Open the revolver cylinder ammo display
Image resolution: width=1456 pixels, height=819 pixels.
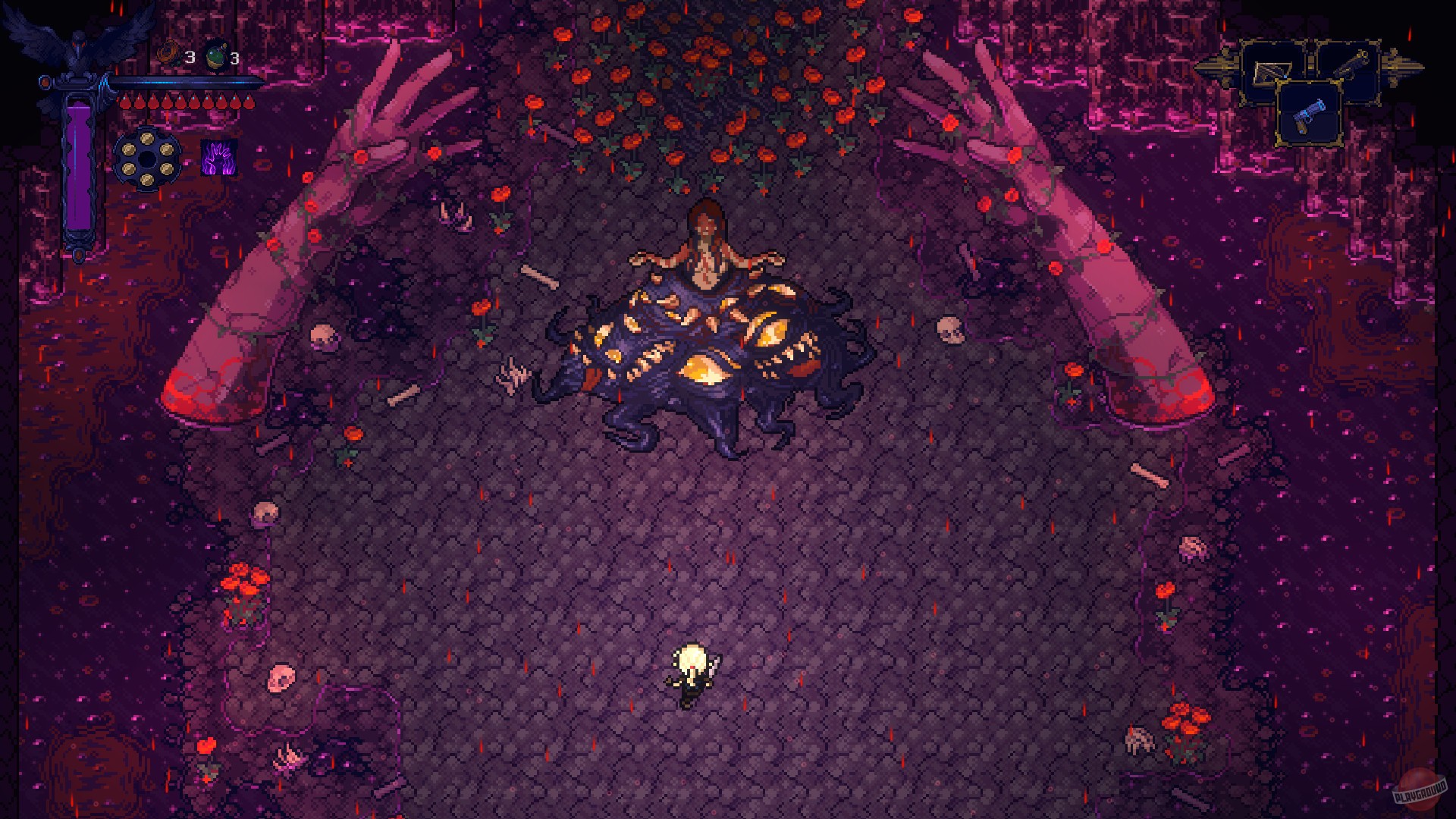click(x=147, y=157)
